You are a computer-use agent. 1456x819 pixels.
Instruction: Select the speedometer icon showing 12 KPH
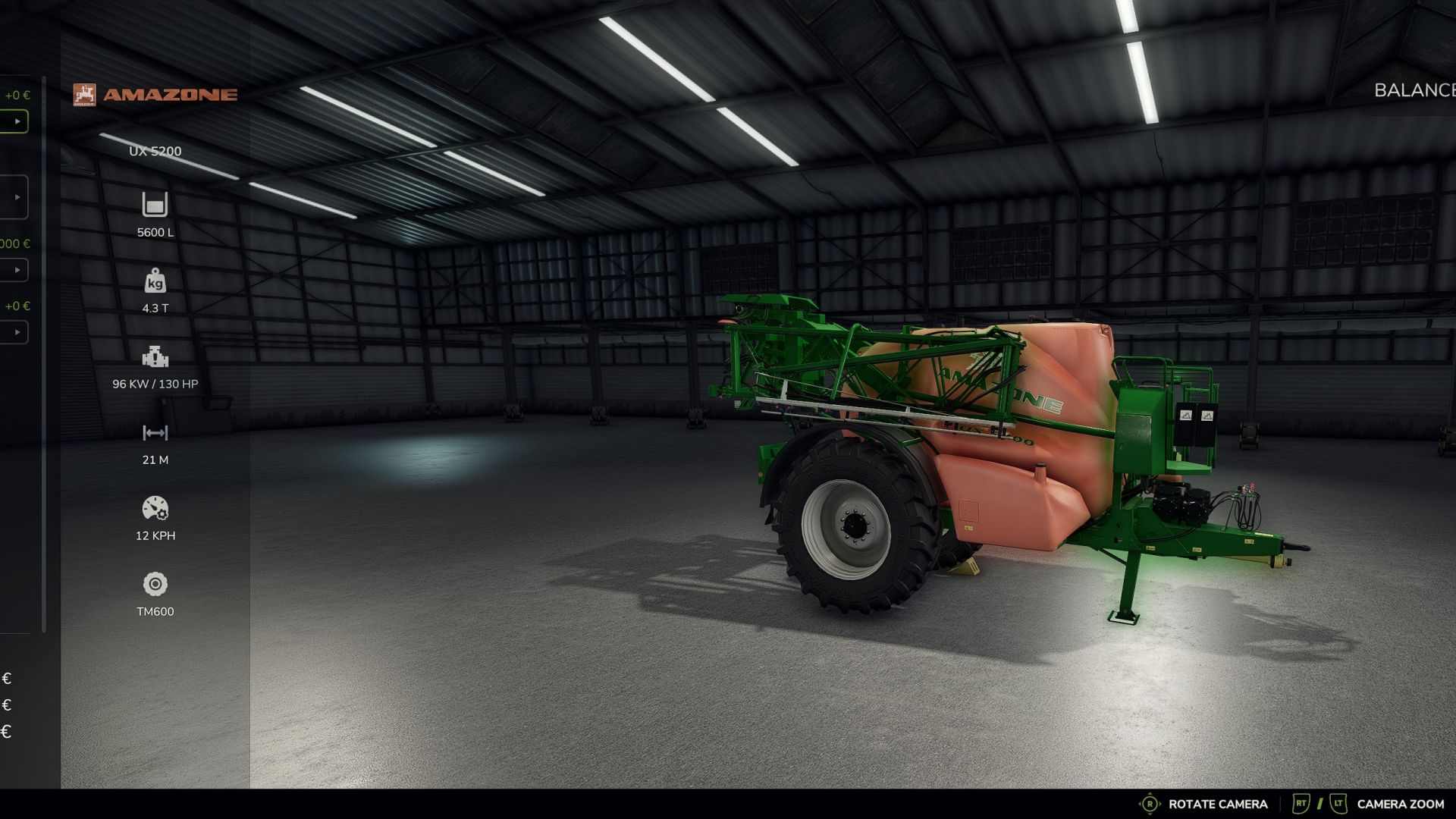point(155,508)
